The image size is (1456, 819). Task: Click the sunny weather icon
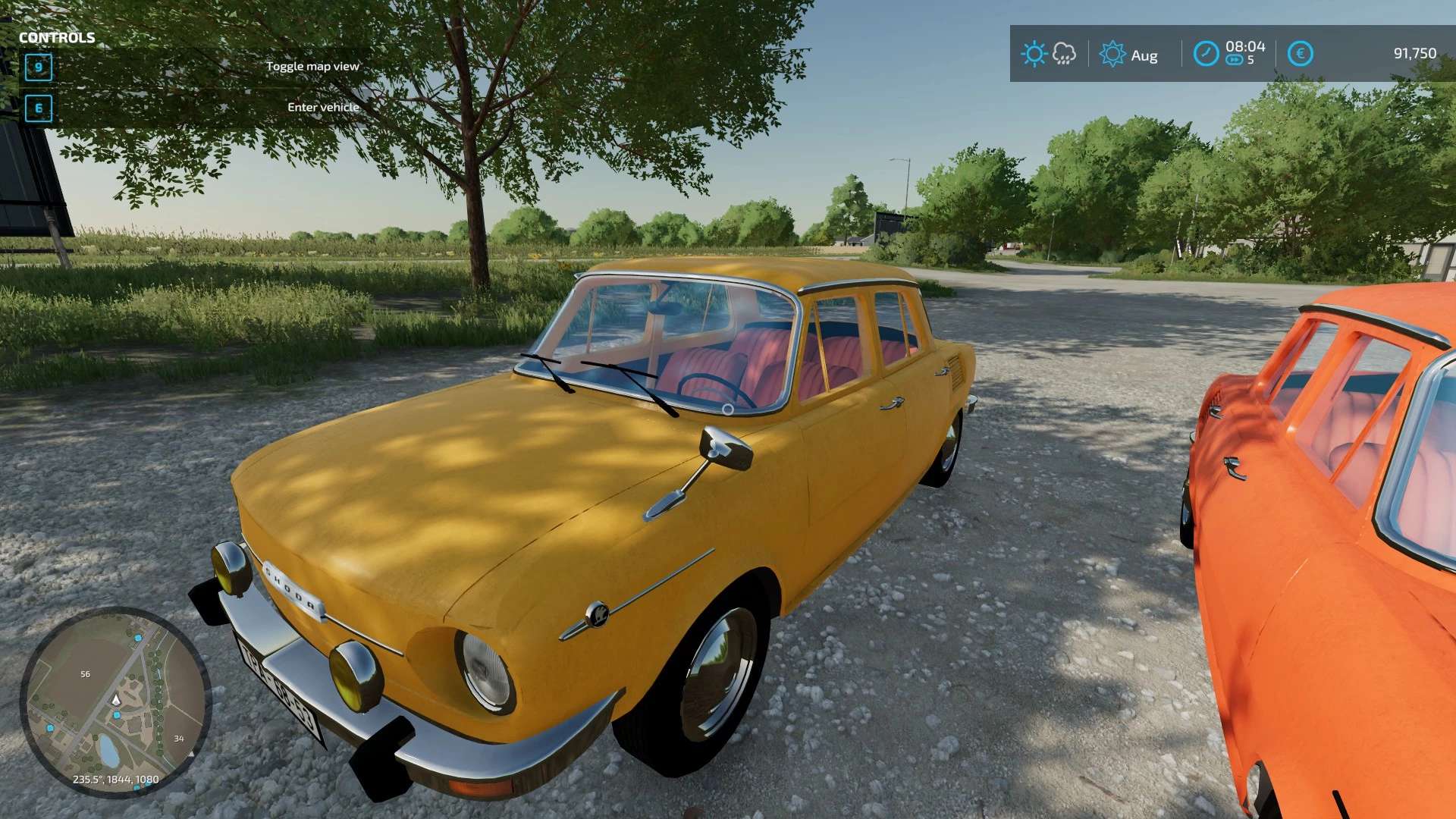1034,54
